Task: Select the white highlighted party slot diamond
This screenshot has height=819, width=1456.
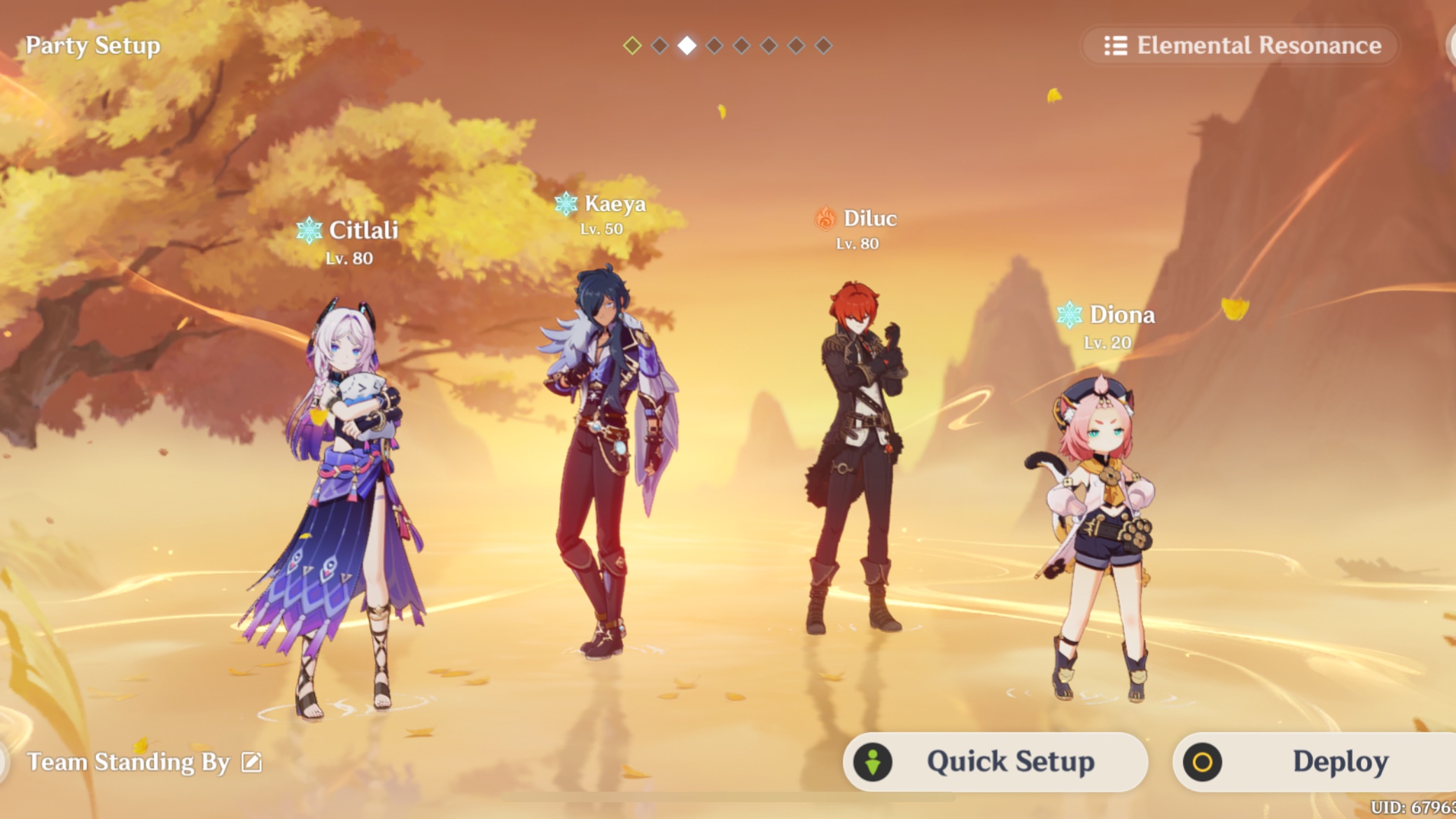Action: pyautogui.click(x=687, y=45)
